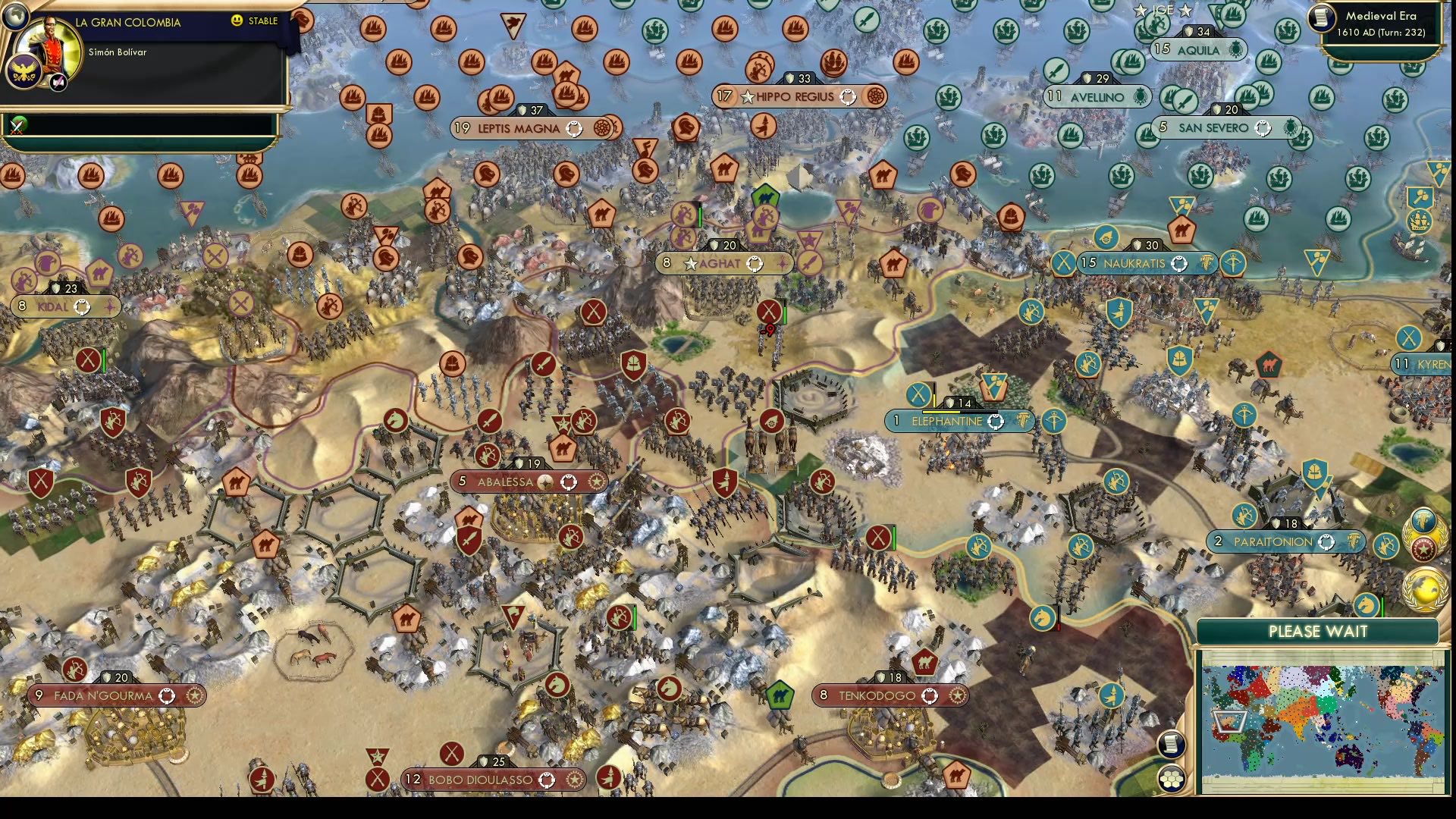Toggle strategic view with the hex grid icon

point(1173,779)
